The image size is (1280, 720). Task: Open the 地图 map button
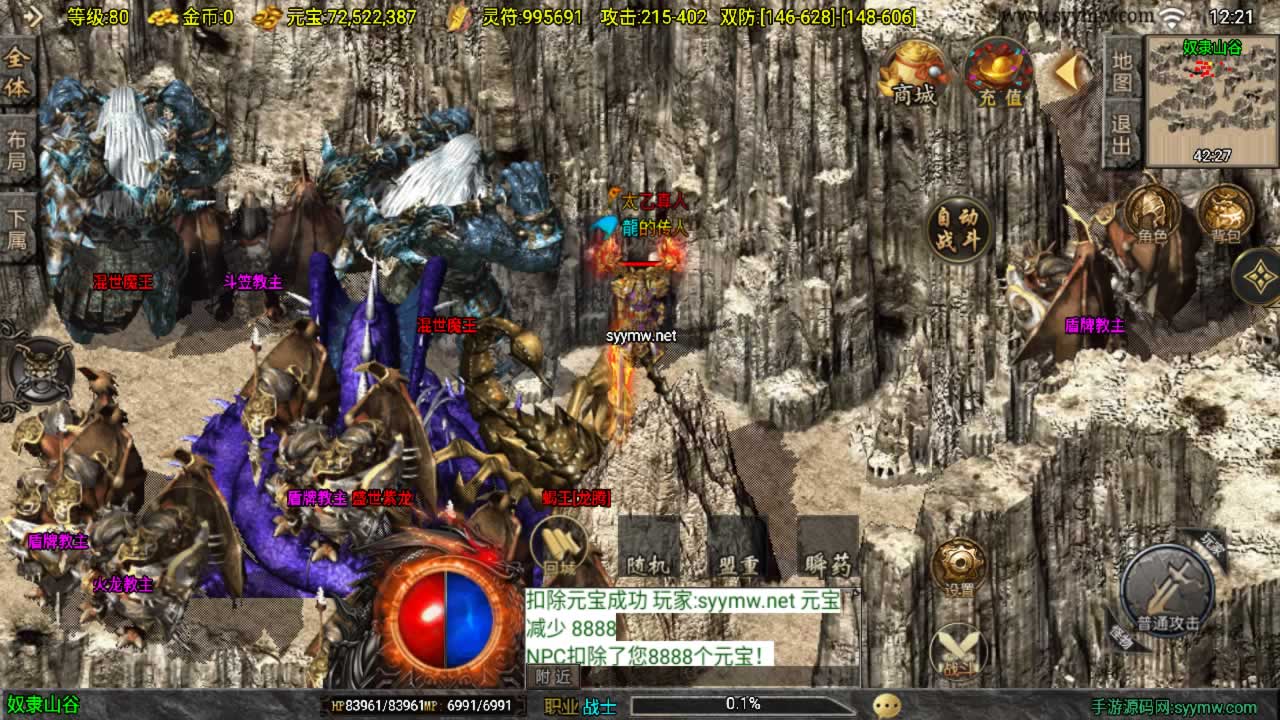click(1122, 70)
